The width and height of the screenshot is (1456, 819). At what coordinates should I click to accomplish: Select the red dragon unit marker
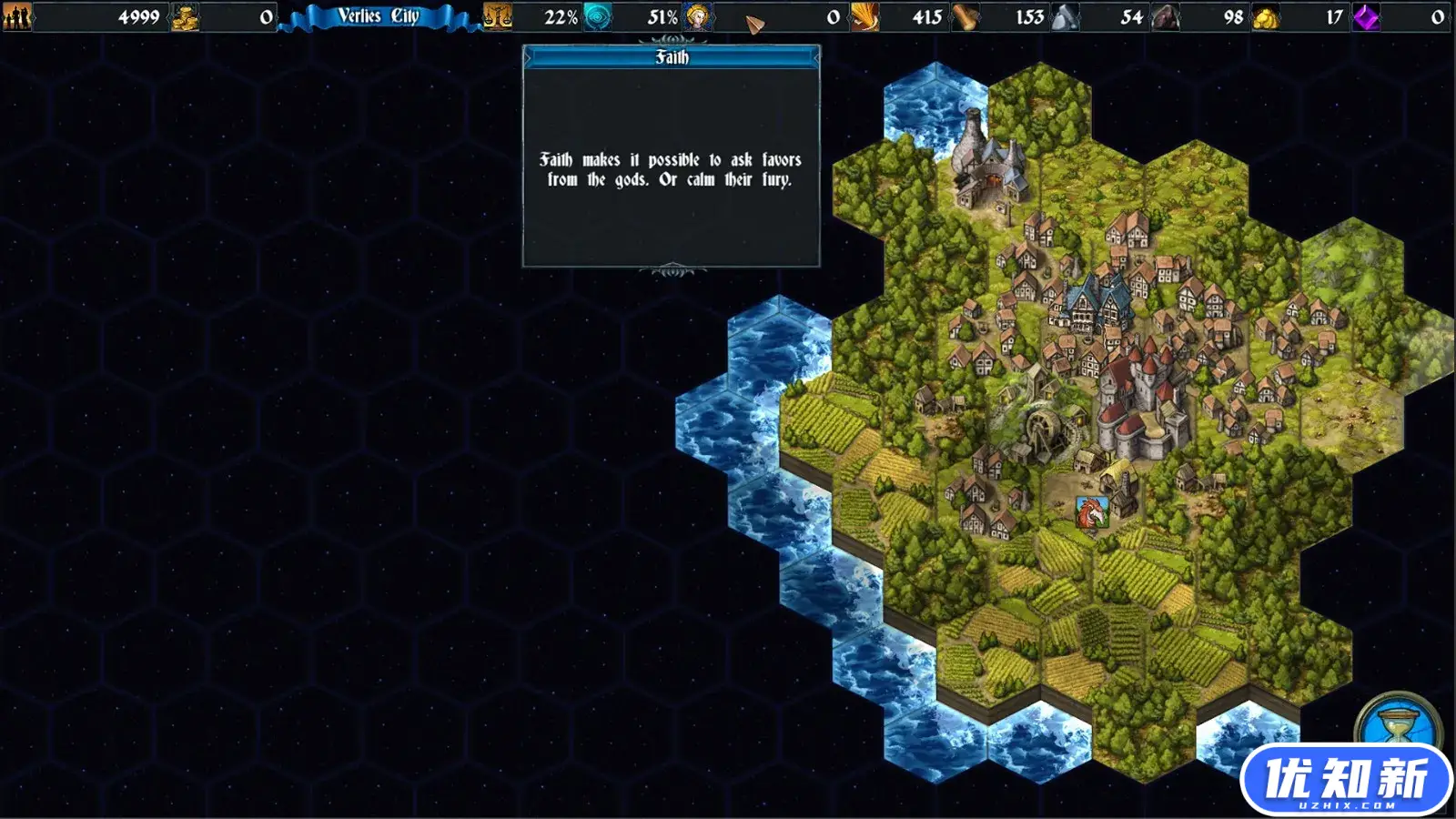click(x=1091, y=512)
